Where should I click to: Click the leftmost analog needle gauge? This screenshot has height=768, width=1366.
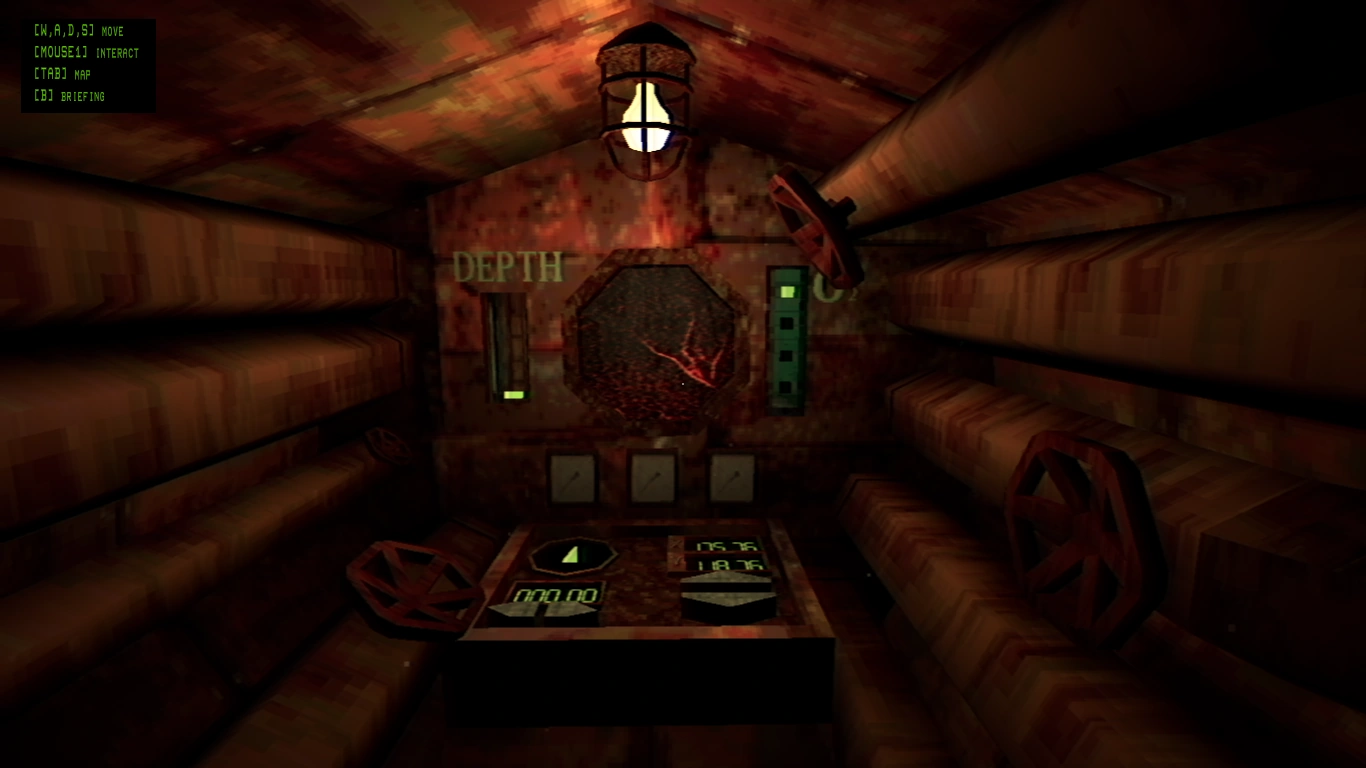click(571, 477)
